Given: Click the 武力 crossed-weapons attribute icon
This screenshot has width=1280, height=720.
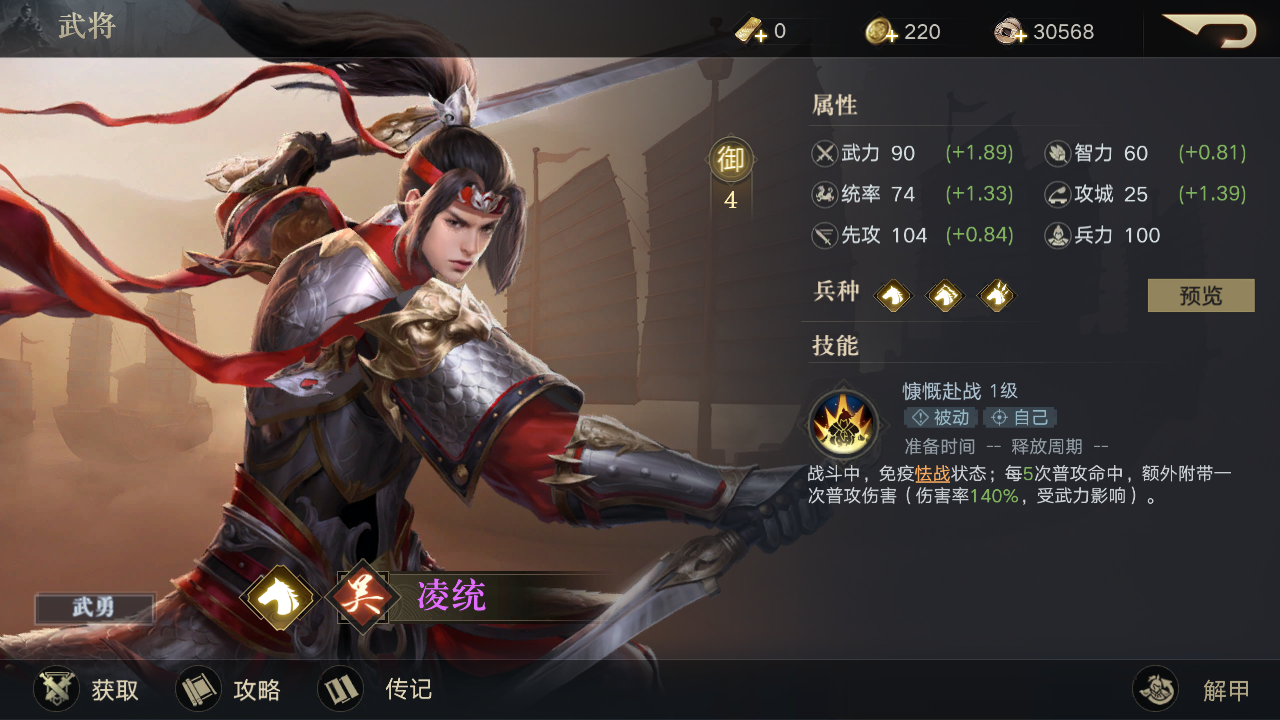Looking at the screenshot, I should 826,153.
